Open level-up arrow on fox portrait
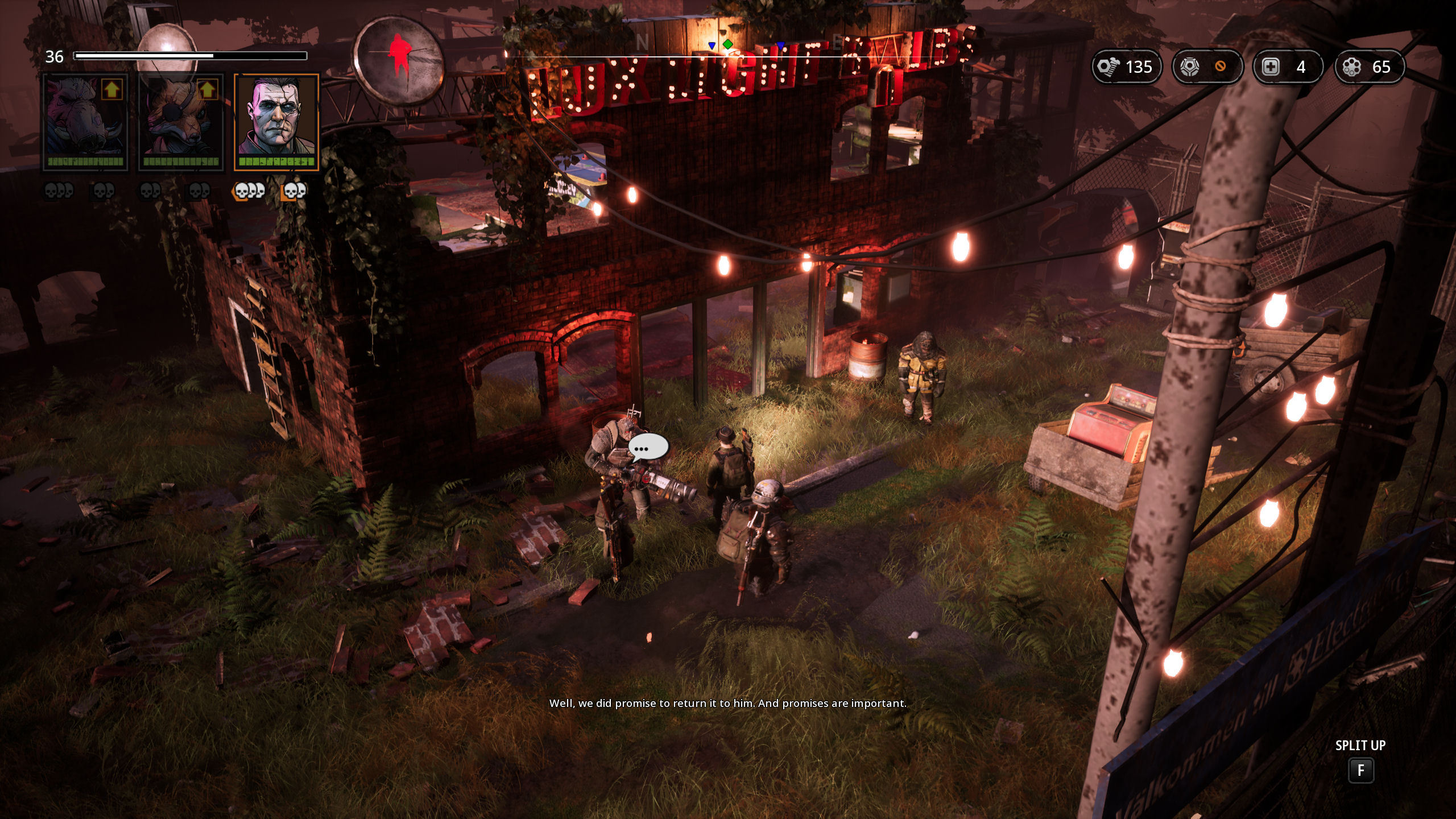 point(208,90)
